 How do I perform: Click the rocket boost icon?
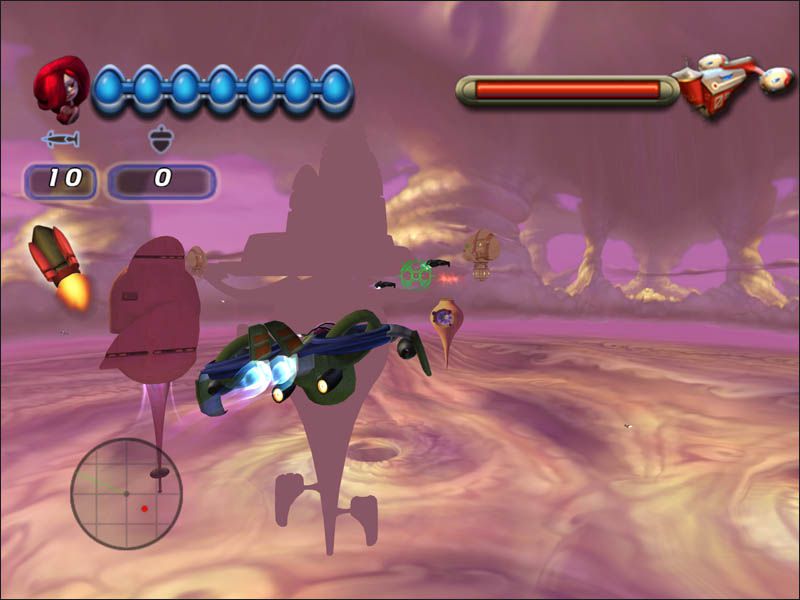(x=60, y=263)
